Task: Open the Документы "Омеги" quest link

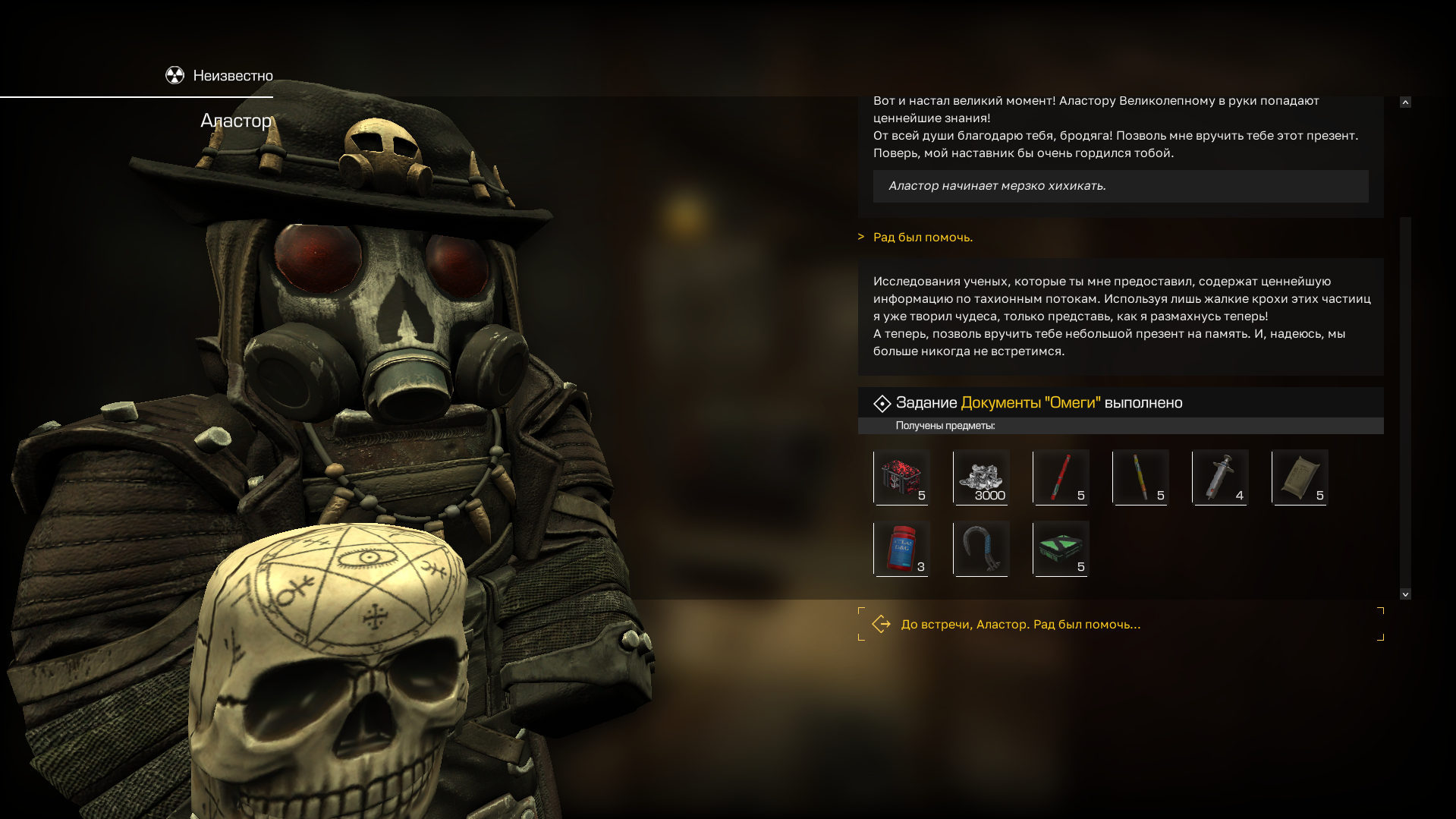Action: tap(1030, 402)
